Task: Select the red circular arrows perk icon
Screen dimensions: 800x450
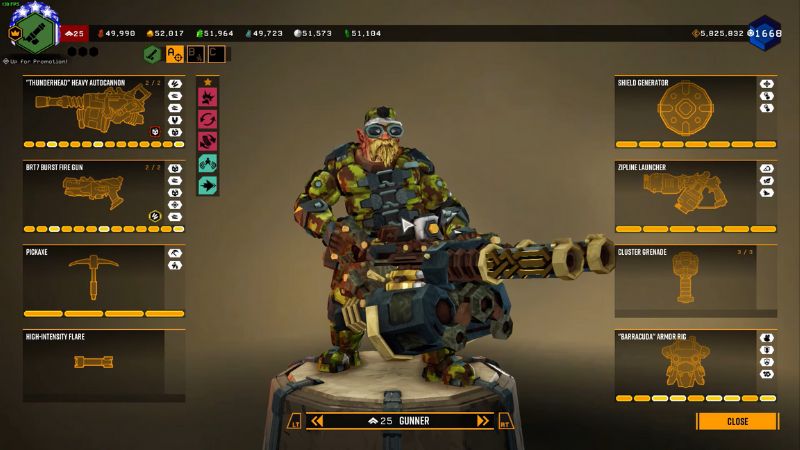Action: point(208,120)
